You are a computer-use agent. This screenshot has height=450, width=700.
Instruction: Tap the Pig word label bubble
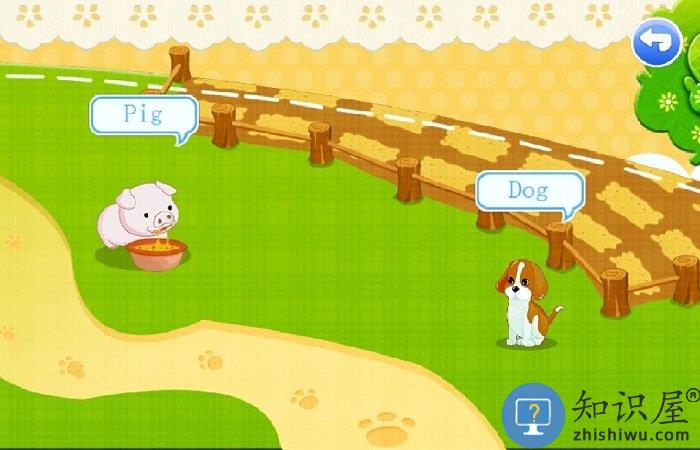tap(143, 114)
